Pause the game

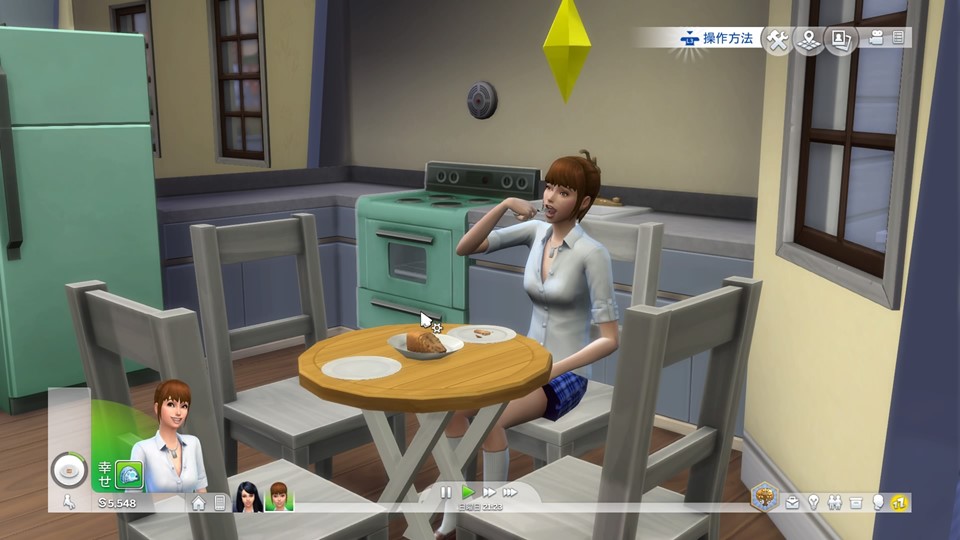[446, 492]
